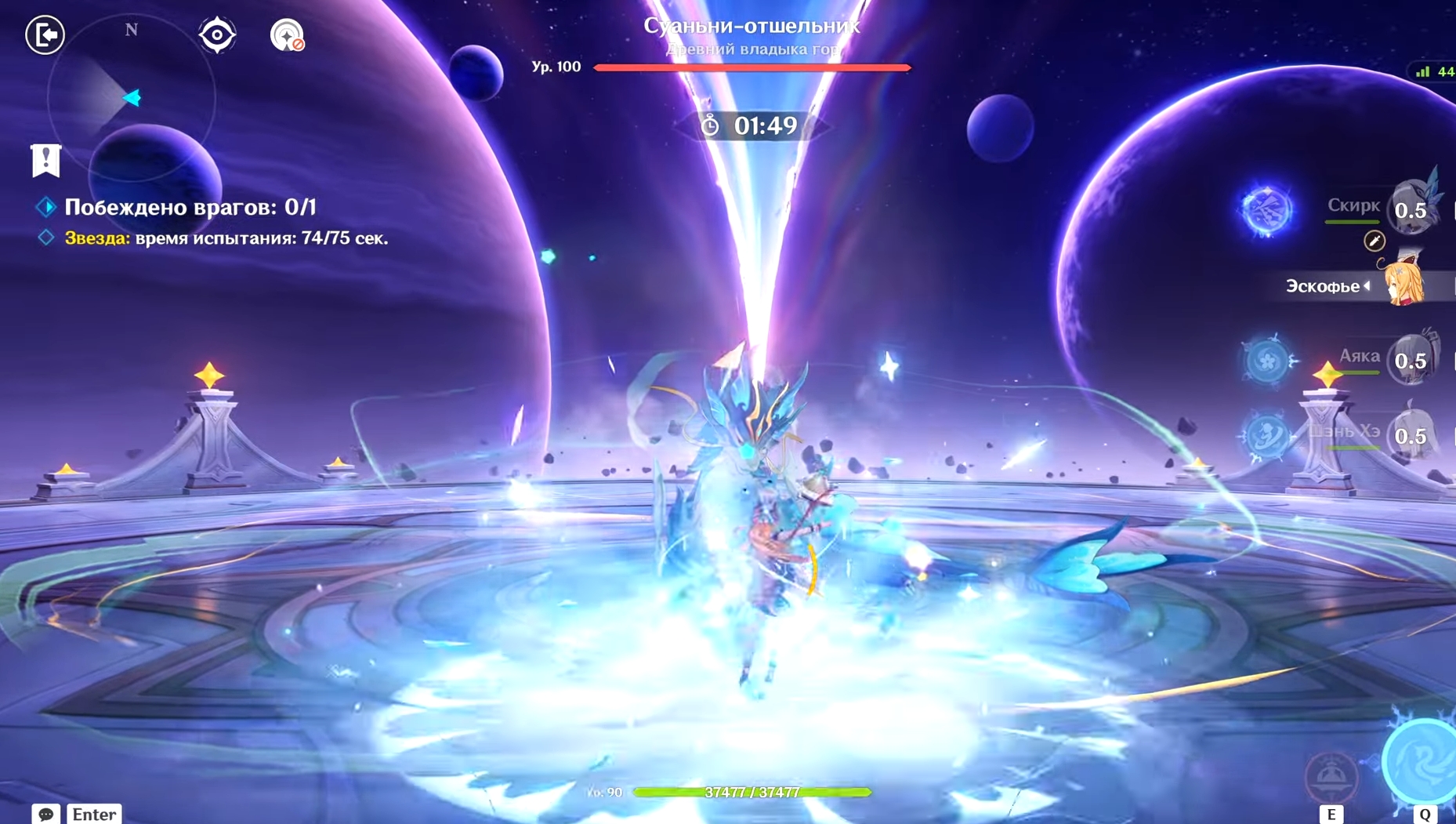Image resolution: width=1456 pixels, height=824 pixels.
Task: Switch to party member Аяка
Action: [x=1411, y=359]
